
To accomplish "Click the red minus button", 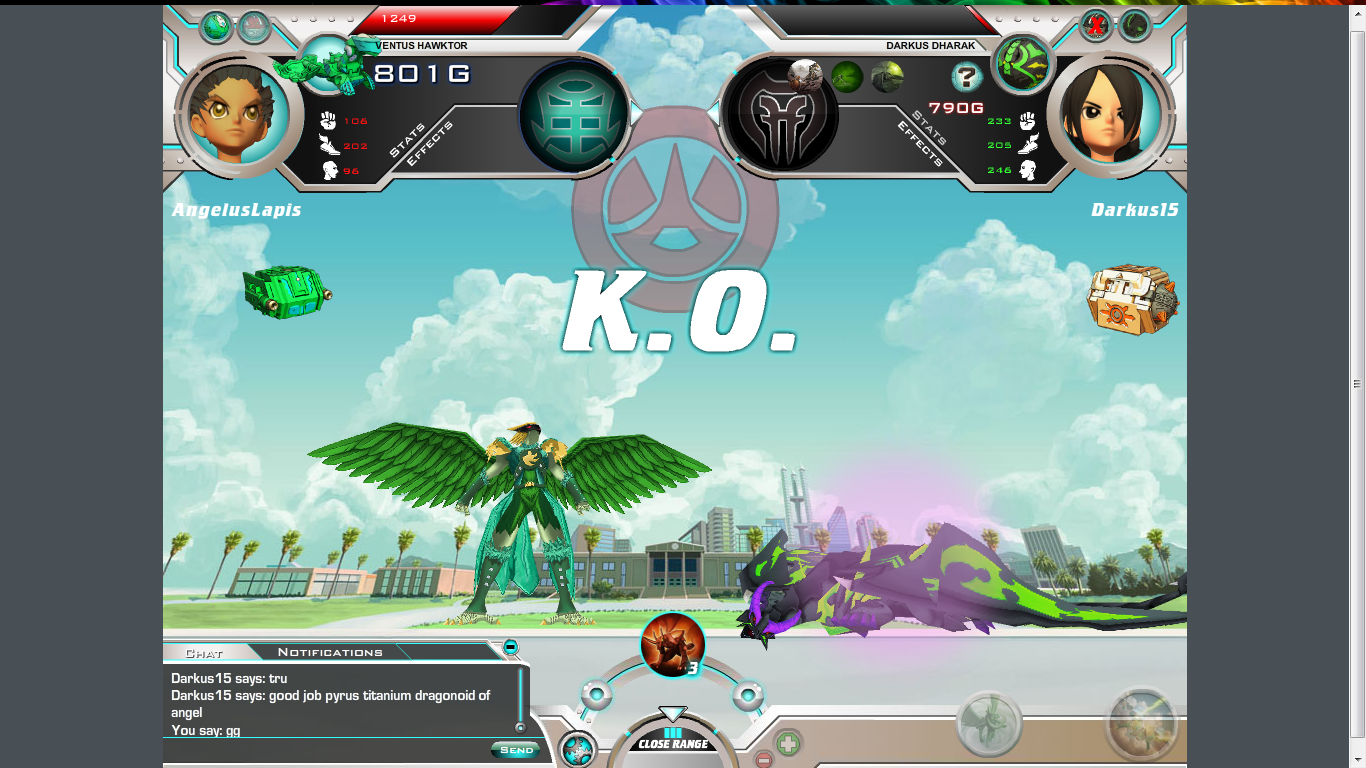I will 762,759.
